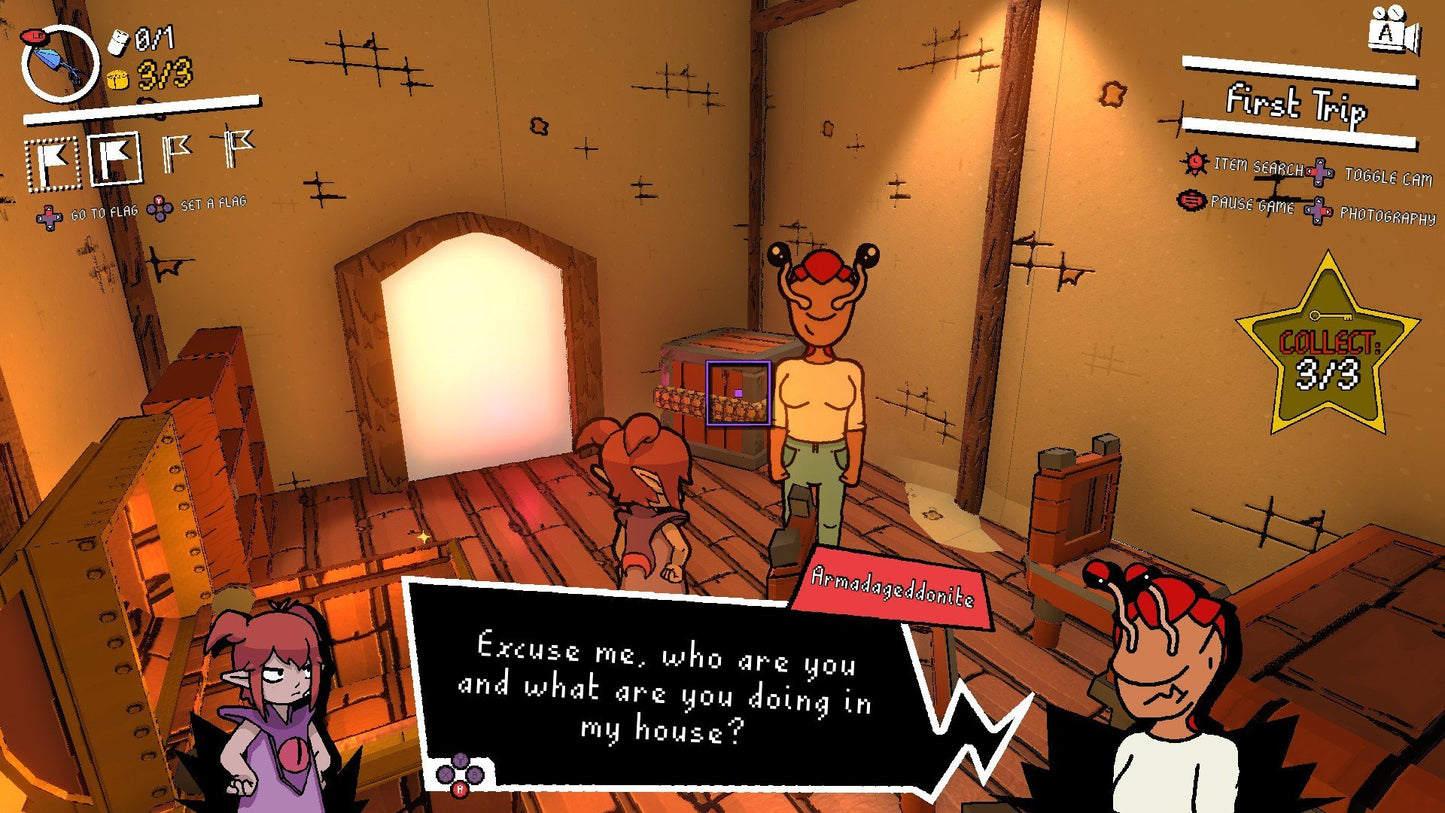Click the Armadageddonite name tag
This screenshot has height=813, width=1445.
click(893, 585)
